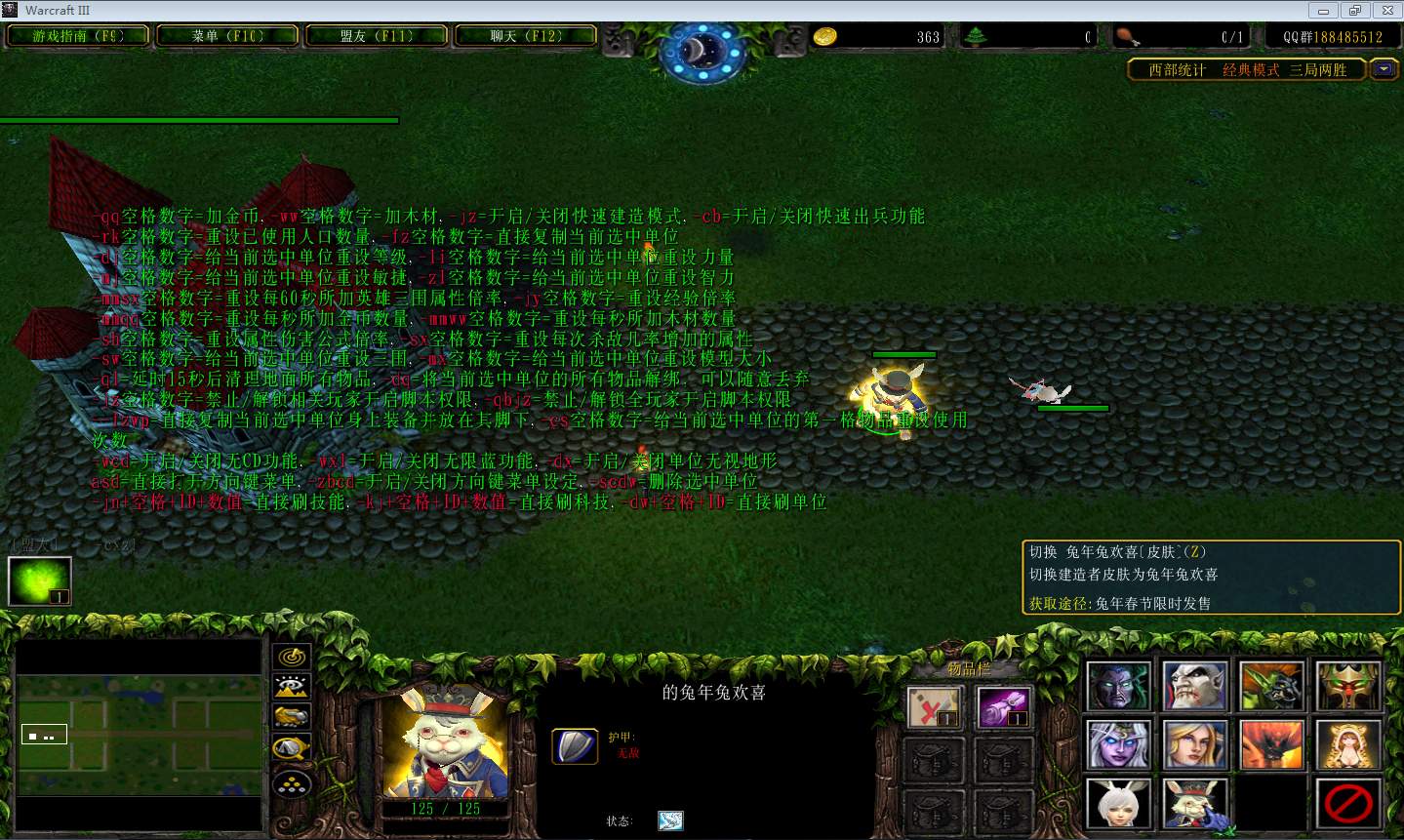Collapse the scoreboard with the arrow button
Screen dimensions: 1404x840
[x=1384, y=69]
